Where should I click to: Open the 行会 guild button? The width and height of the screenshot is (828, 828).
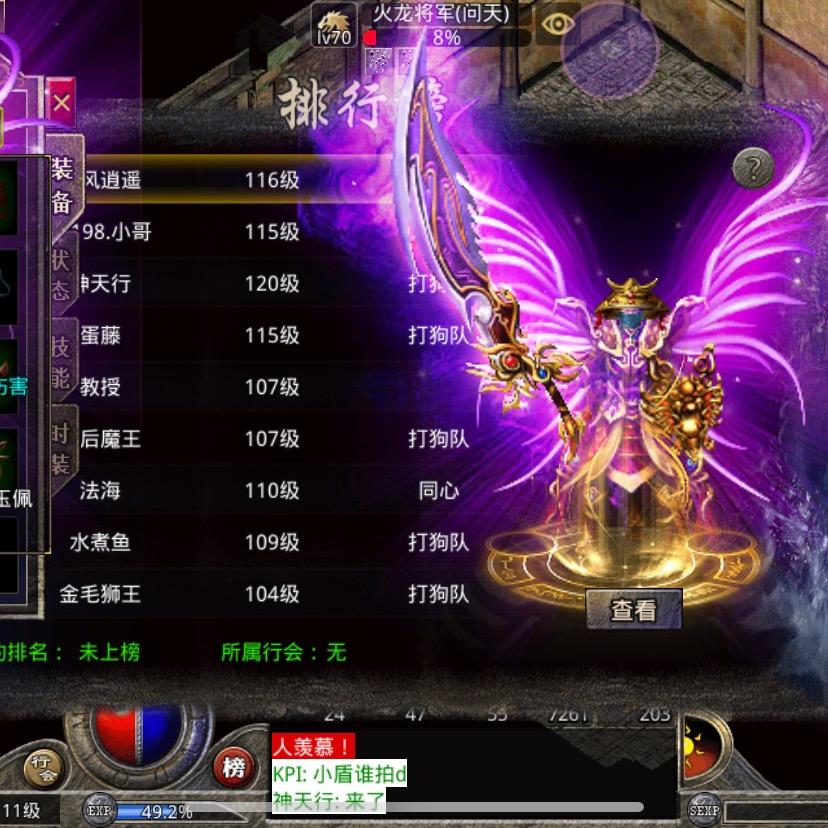coord(42,765)
